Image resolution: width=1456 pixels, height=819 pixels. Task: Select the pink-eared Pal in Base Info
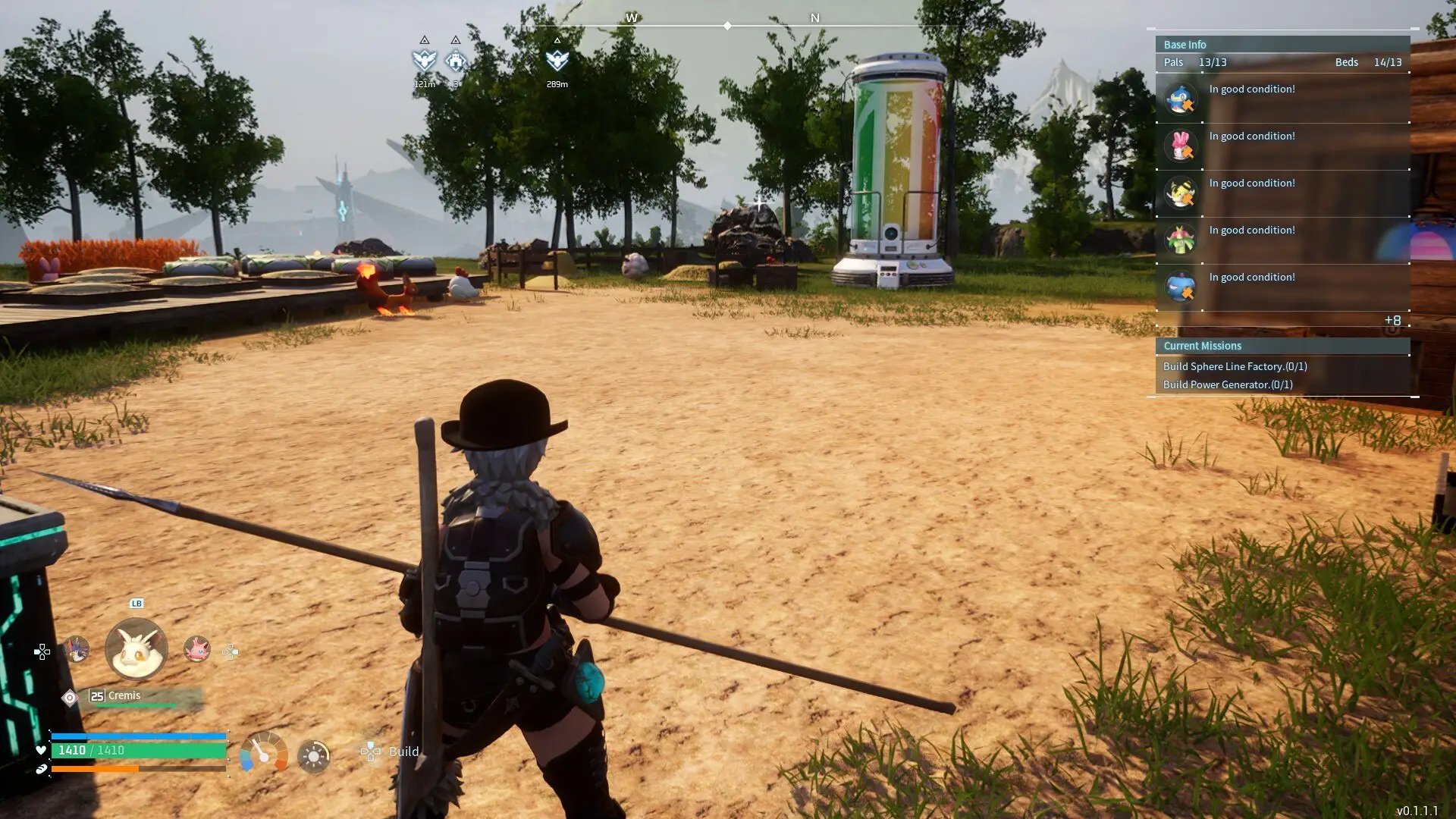tap(1181, 146)
